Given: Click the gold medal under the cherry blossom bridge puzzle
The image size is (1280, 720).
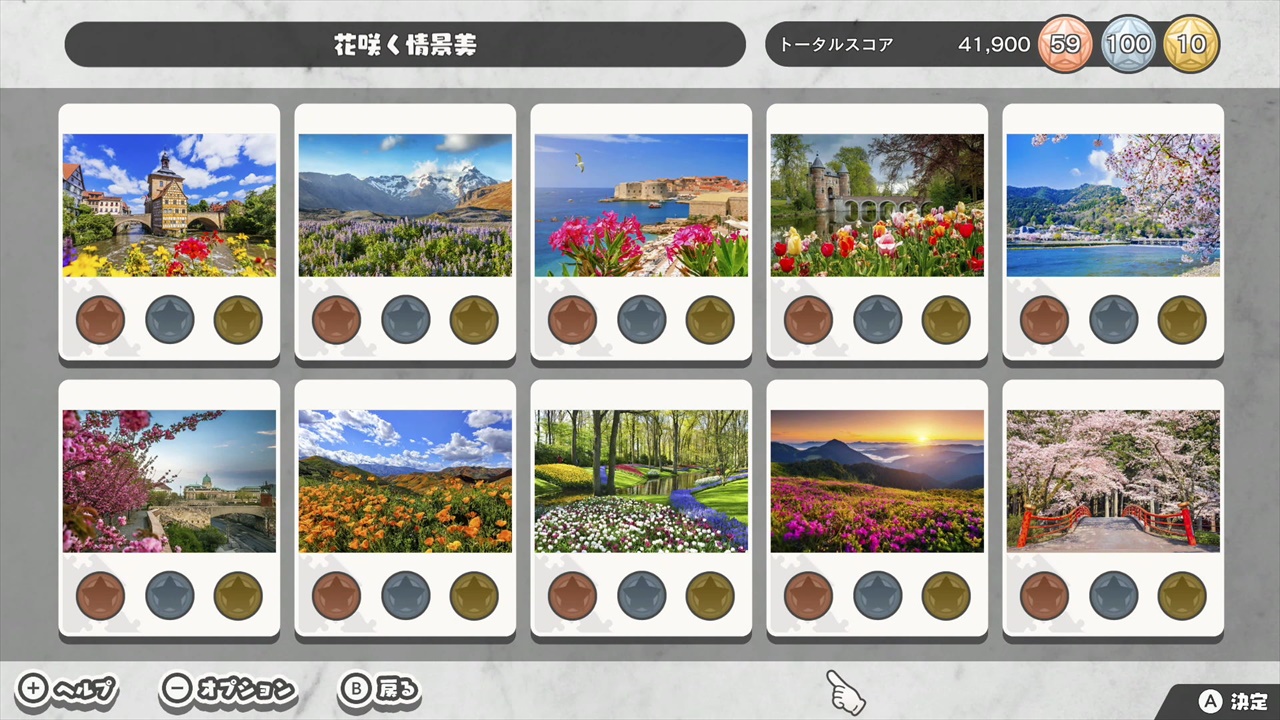Looking at the screenshot, I should 1182,595.
